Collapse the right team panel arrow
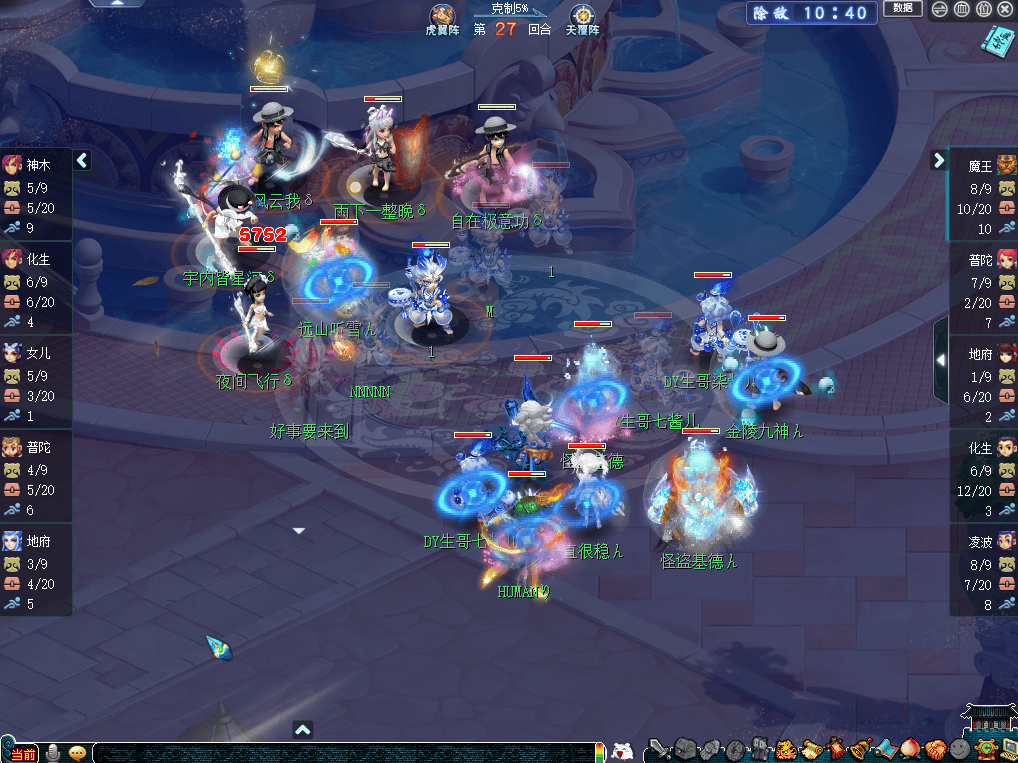This screenshot has height=763, width=1018. click(938, 160)
